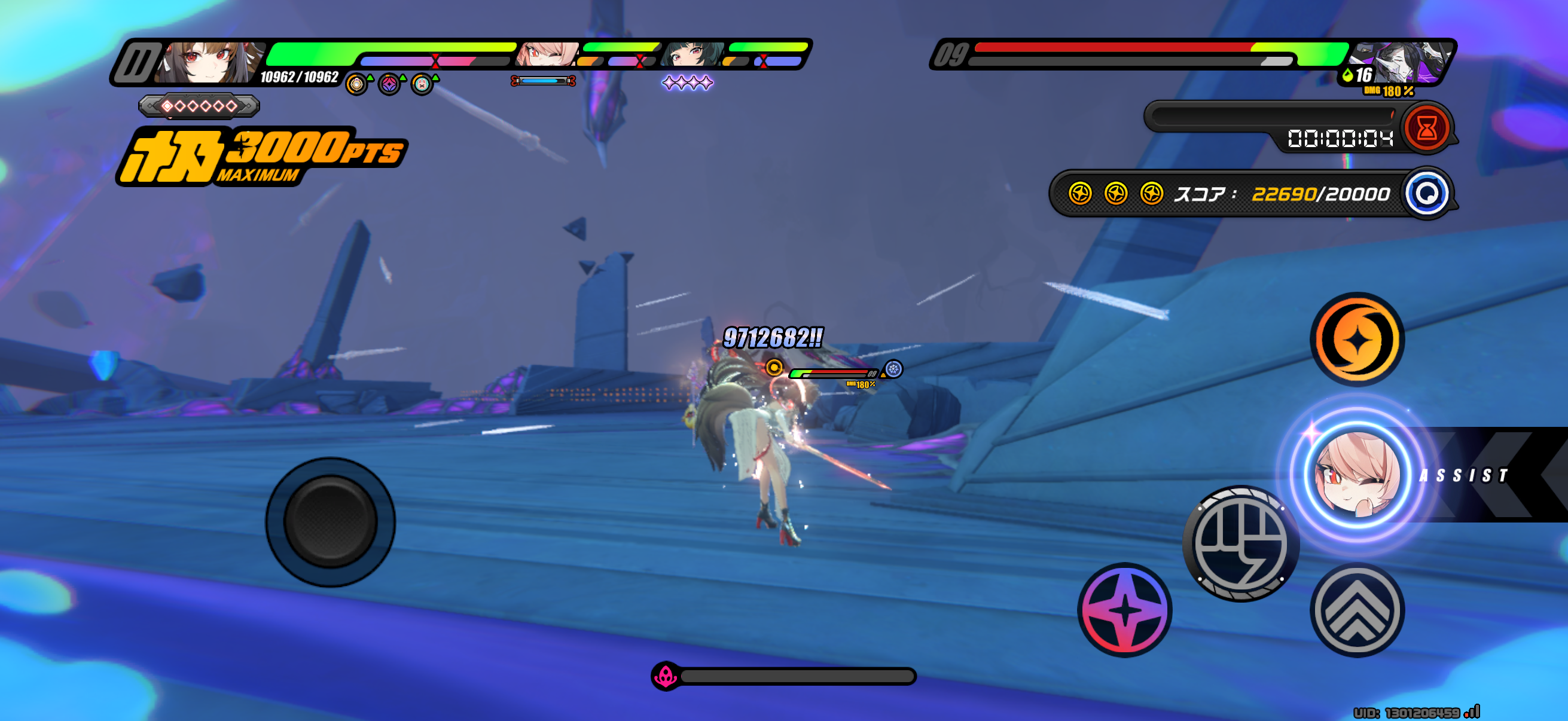Trigger the pink-haired ASSIST character skill
1568x721 pixels.
coord(1357,475)
